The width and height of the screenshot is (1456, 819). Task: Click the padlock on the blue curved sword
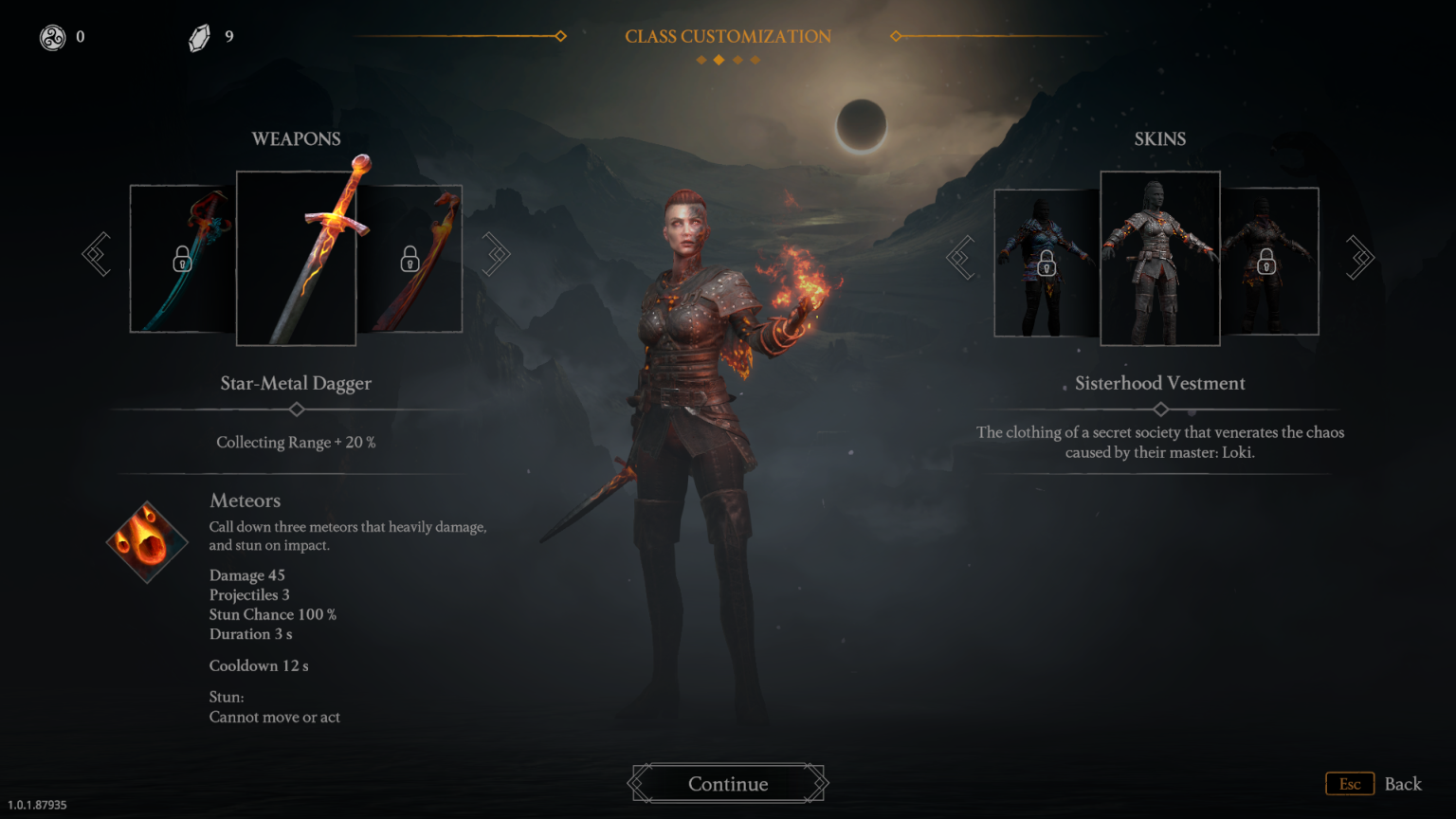(x=180, y=257)
